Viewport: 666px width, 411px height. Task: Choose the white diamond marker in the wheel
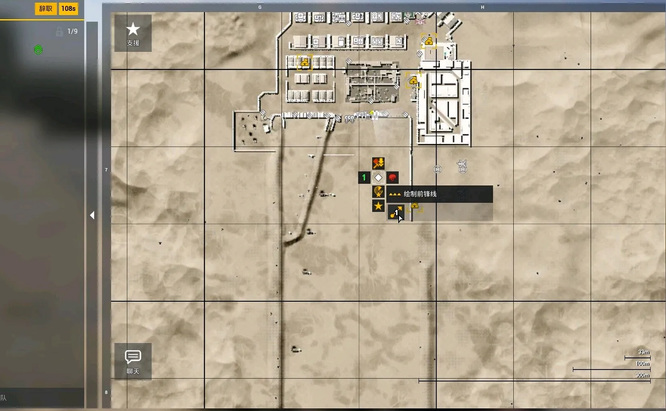click(x=379, y=177)
